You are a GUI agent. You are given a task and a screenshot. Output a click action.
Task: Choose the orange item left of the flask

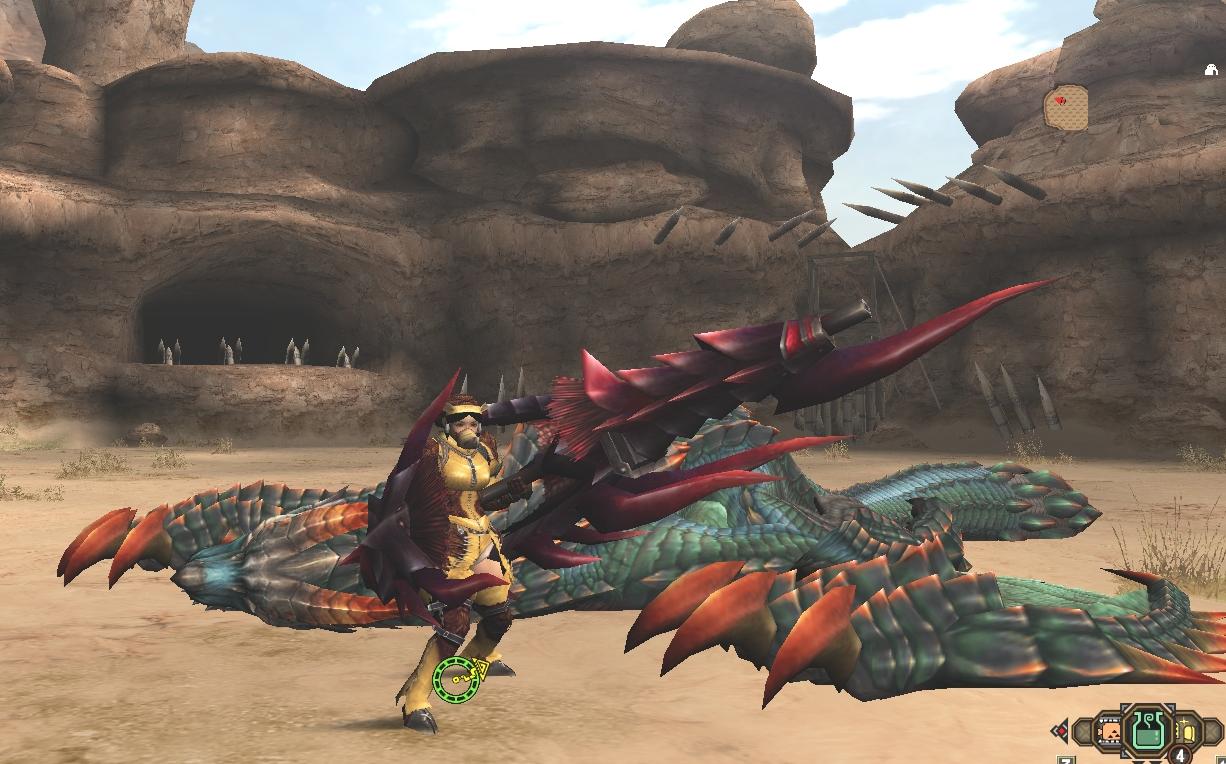point(1109,734)
